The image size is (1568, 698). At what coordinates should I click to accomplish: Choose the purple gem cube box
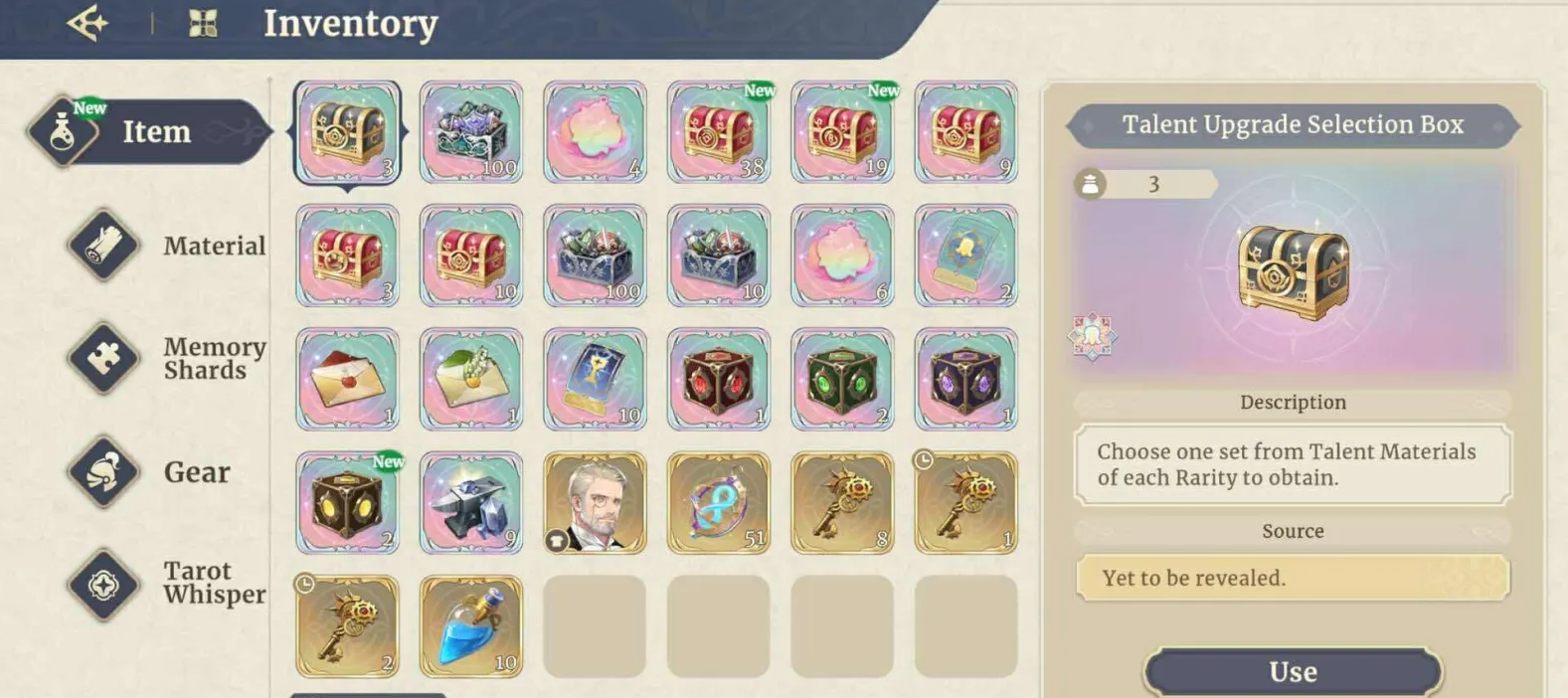point(965,380)
